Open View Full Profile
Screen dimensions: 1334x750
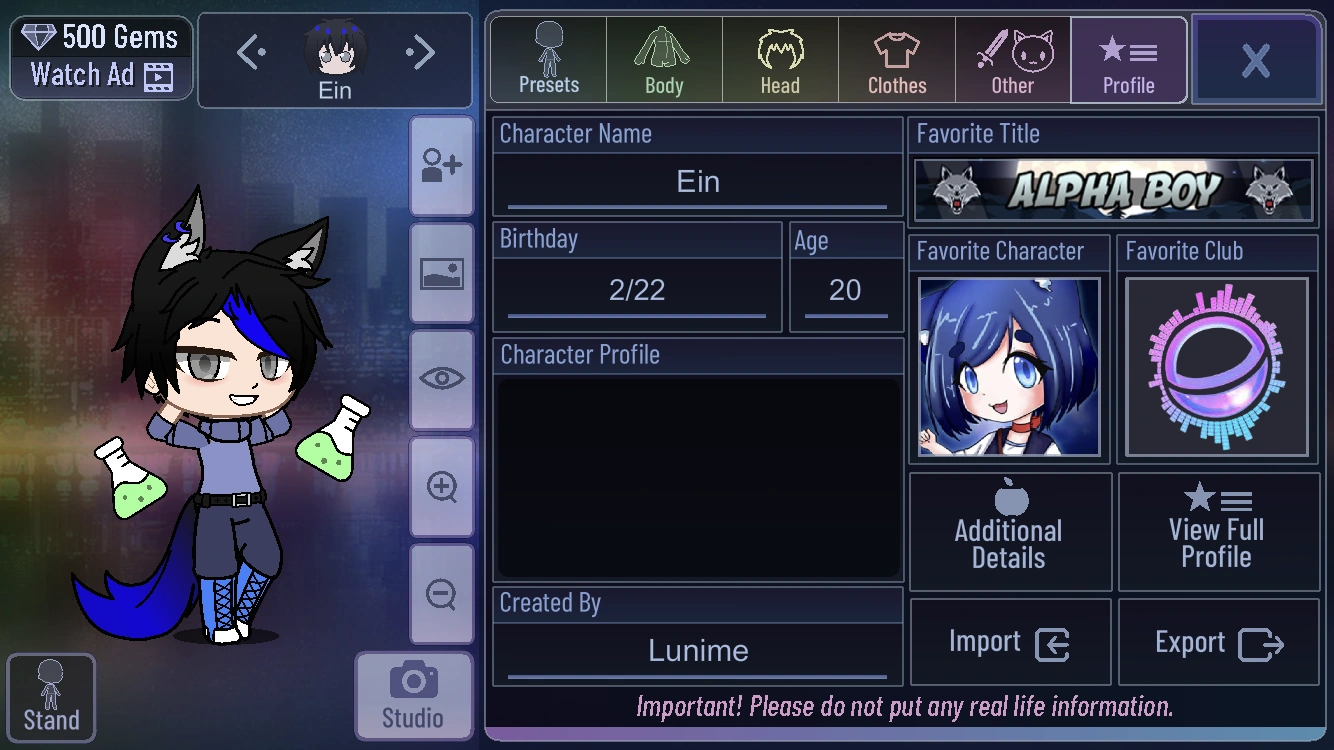point(1218,530)
